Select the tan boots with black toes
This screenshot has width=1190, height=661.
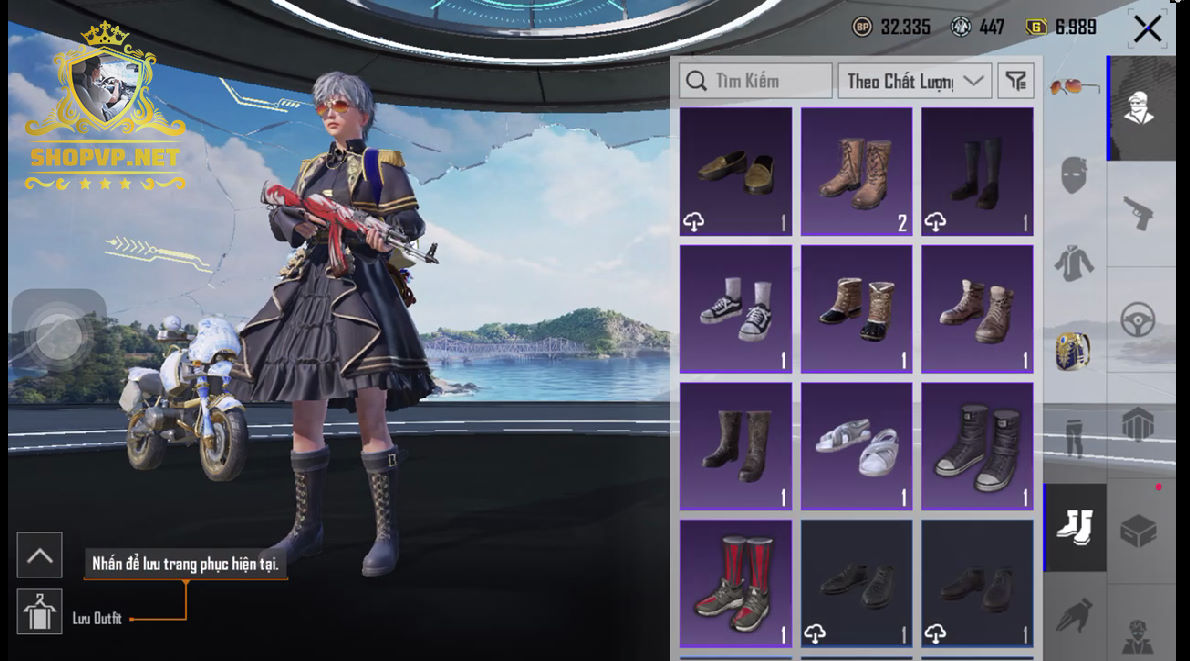pyautogui.click(x=856, y=308)
